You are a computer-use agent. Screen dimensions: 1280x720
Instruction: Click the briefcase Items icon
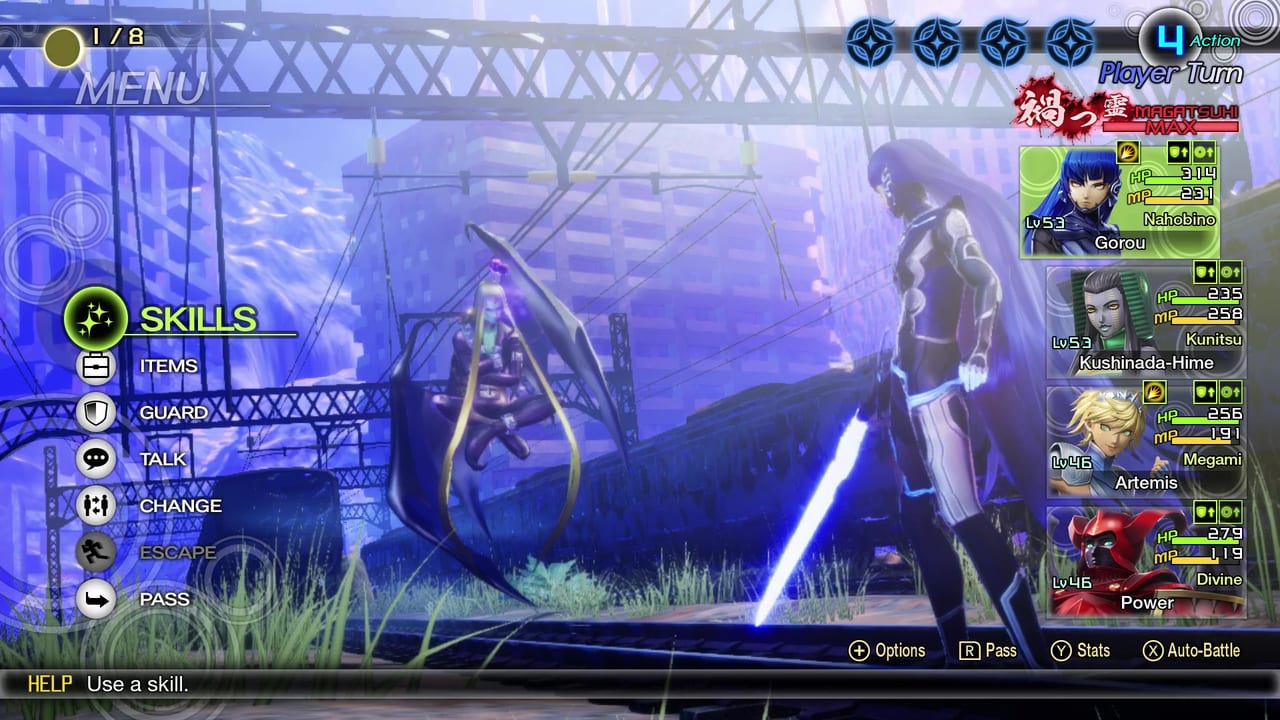tap(96, 366)
